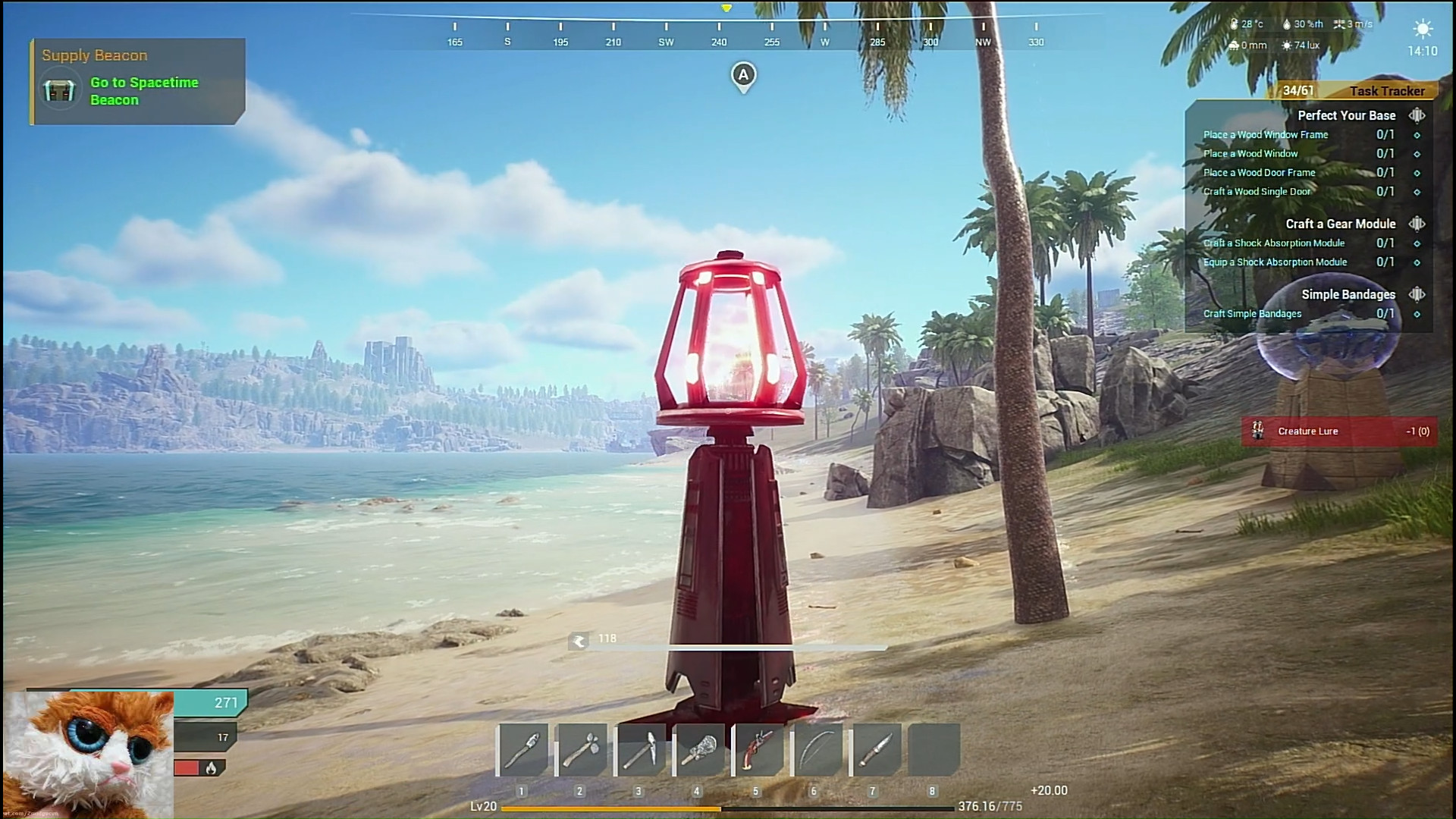
Task: Click the Place a Wood Window Frame task
Action: [x=1266, y=135]
